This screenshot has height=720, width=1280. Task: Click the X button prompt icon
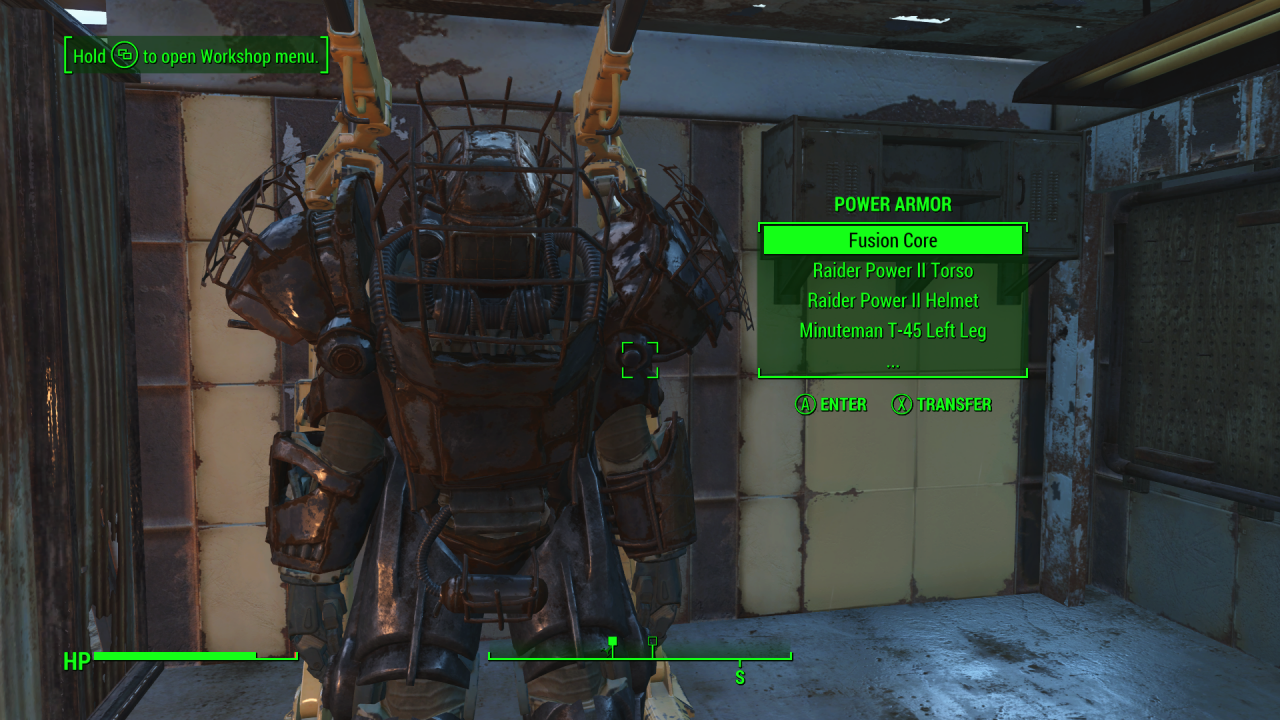click(901, 405)
